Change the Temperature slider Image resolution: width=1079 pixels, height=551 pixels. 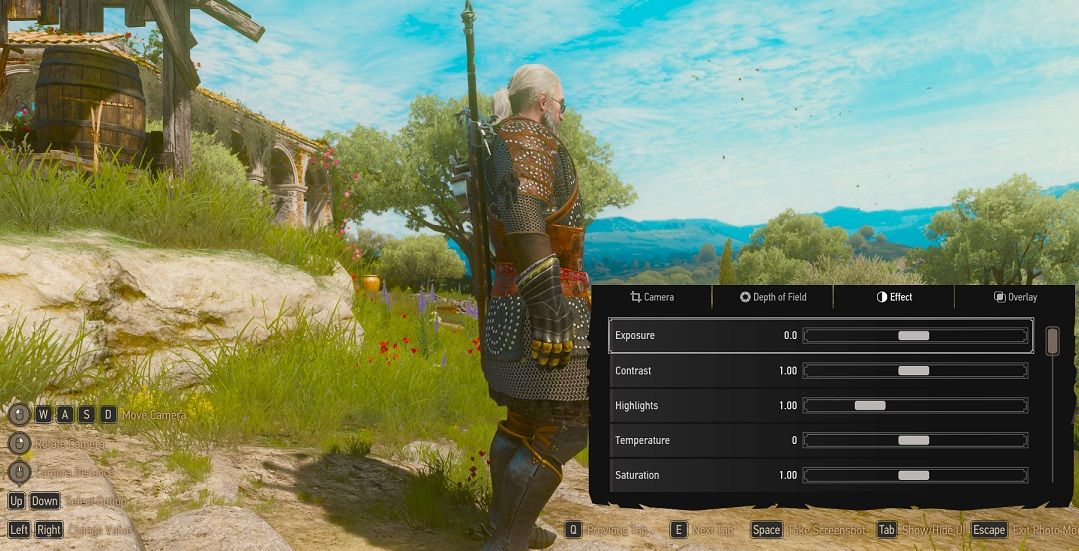pyautogui.click(x=915, y=441)
